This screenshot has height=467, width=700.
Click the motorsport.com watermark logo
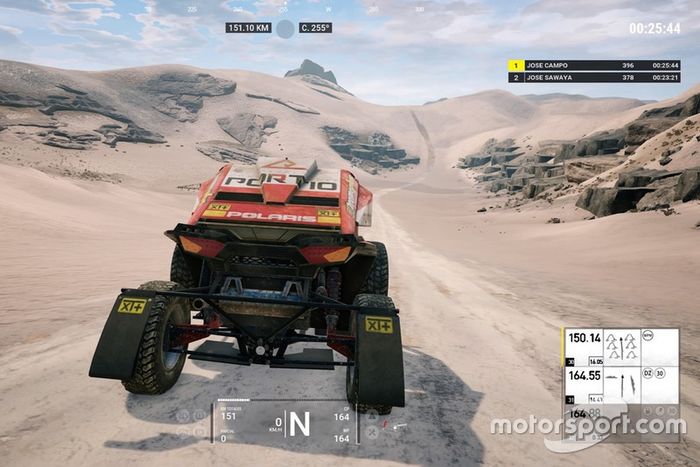(587, 427)
